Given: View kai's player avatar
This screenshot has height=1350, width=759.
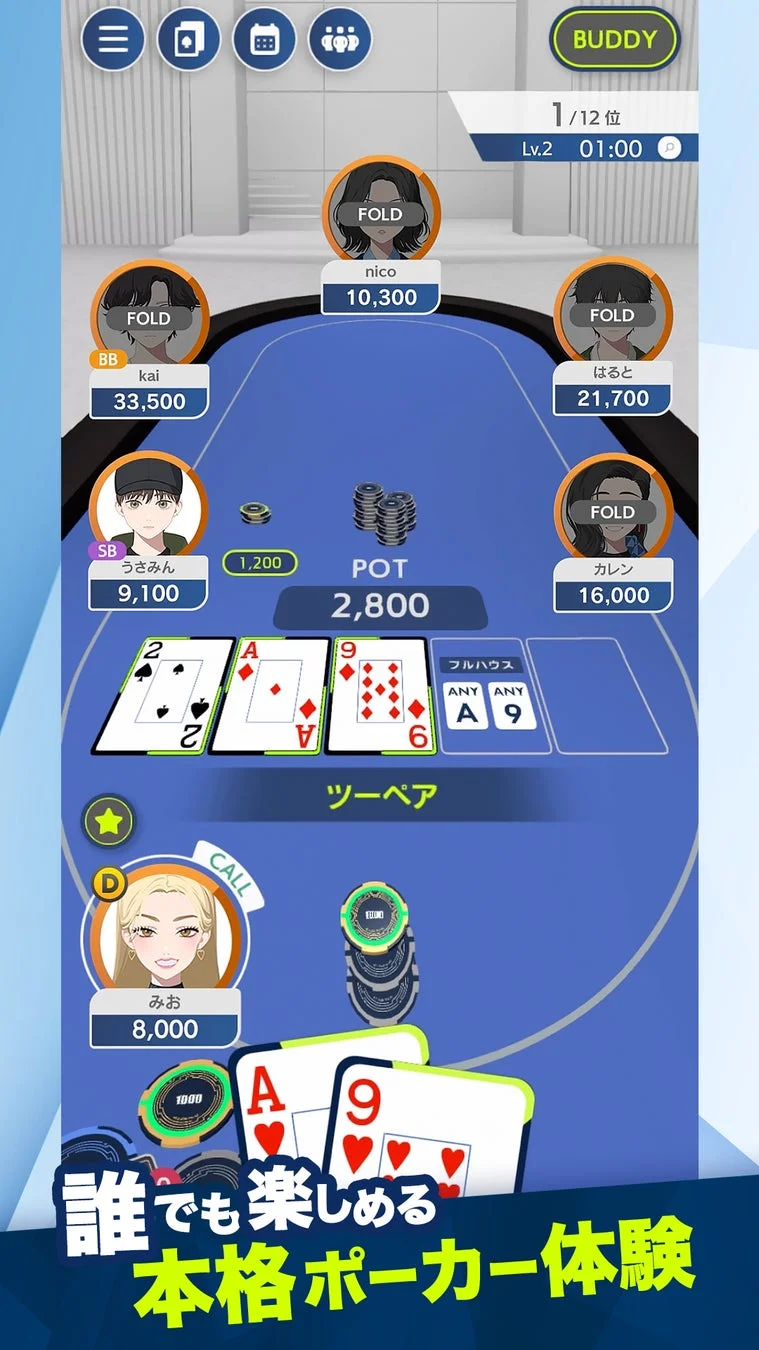Looking at the screenshot, I should pyautogui.click(x=150, y=314).
